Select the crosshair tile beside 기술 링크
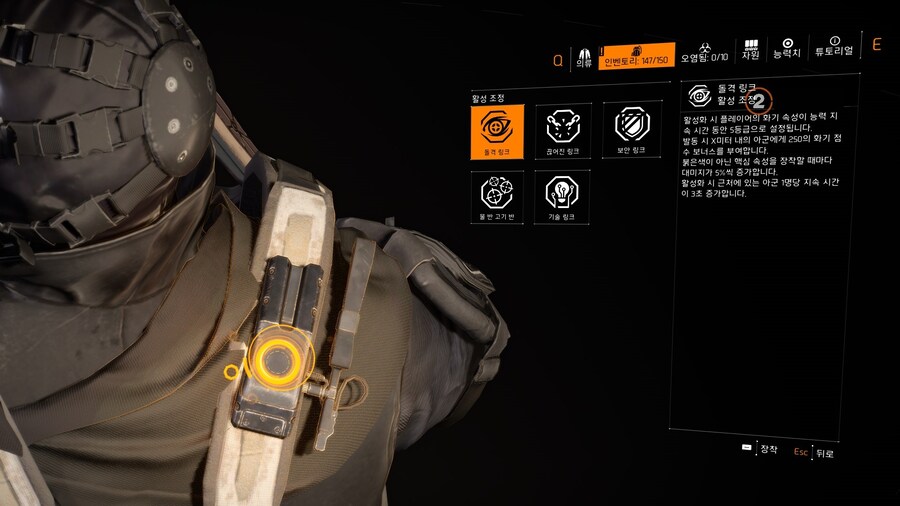 click(497, 196)
